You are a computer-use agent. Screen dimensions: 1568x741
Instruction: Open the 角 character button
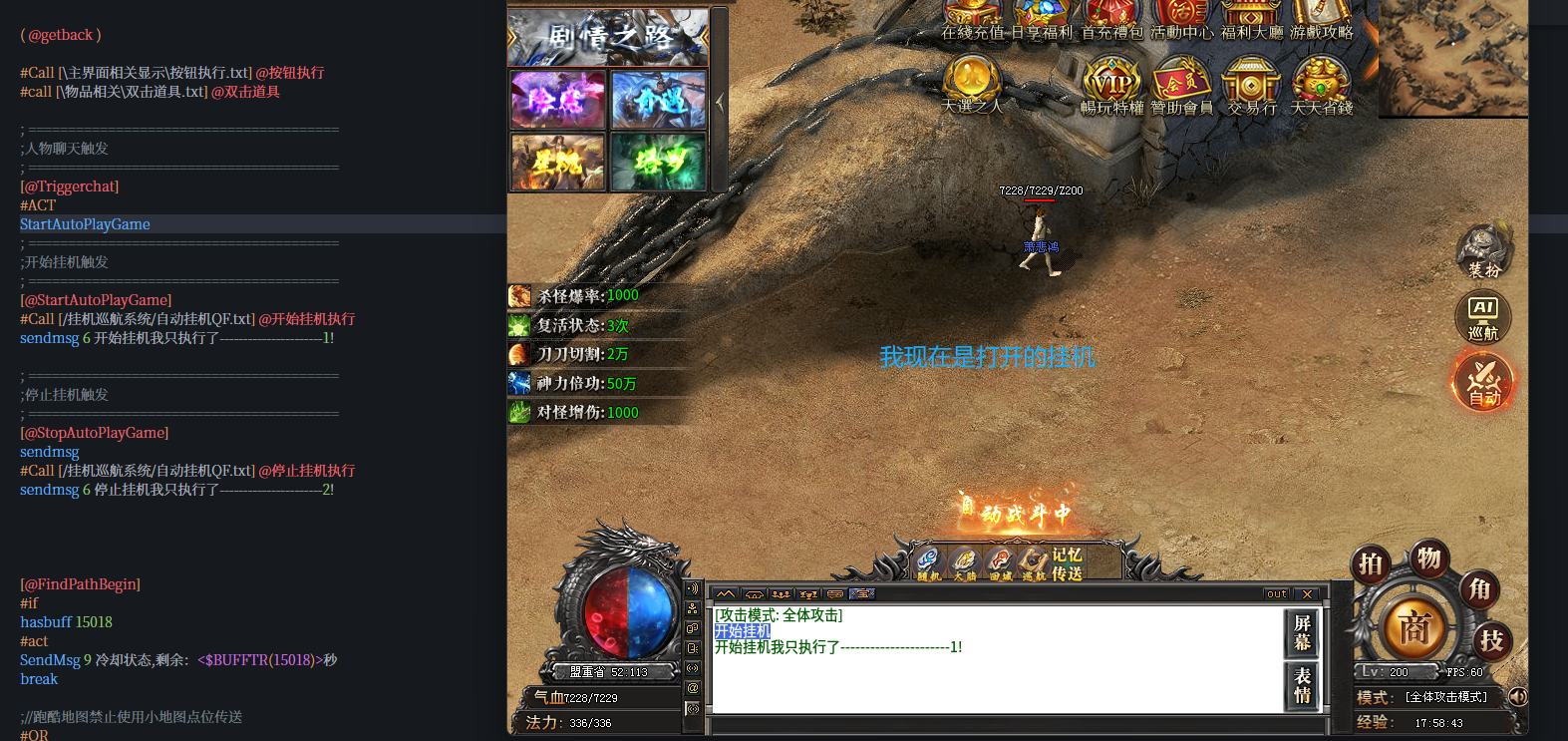tap(1480, 589)
